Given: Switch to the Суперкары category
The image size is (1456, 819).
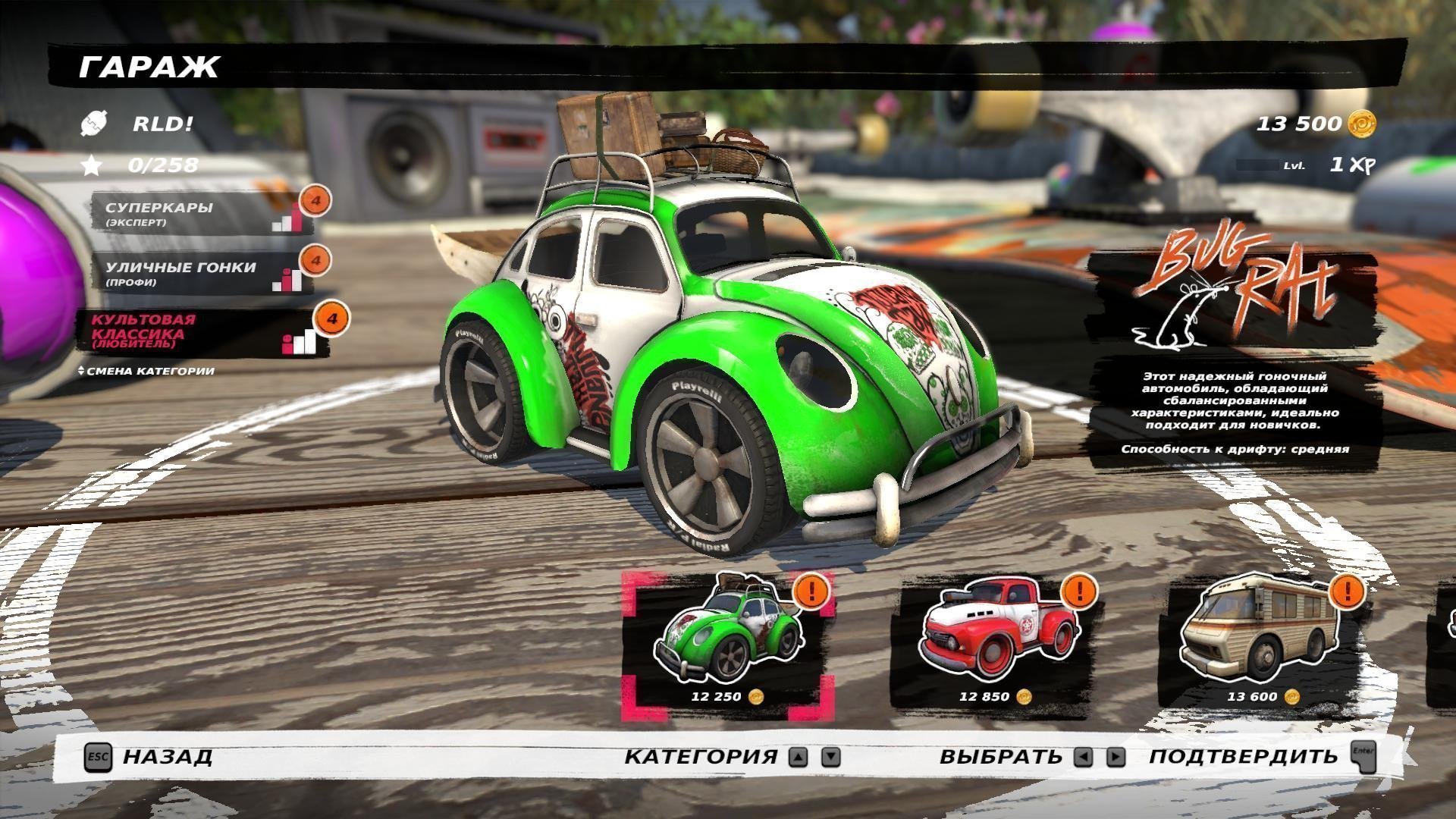Looking at the screenshot, I should [x=199, y=213].
